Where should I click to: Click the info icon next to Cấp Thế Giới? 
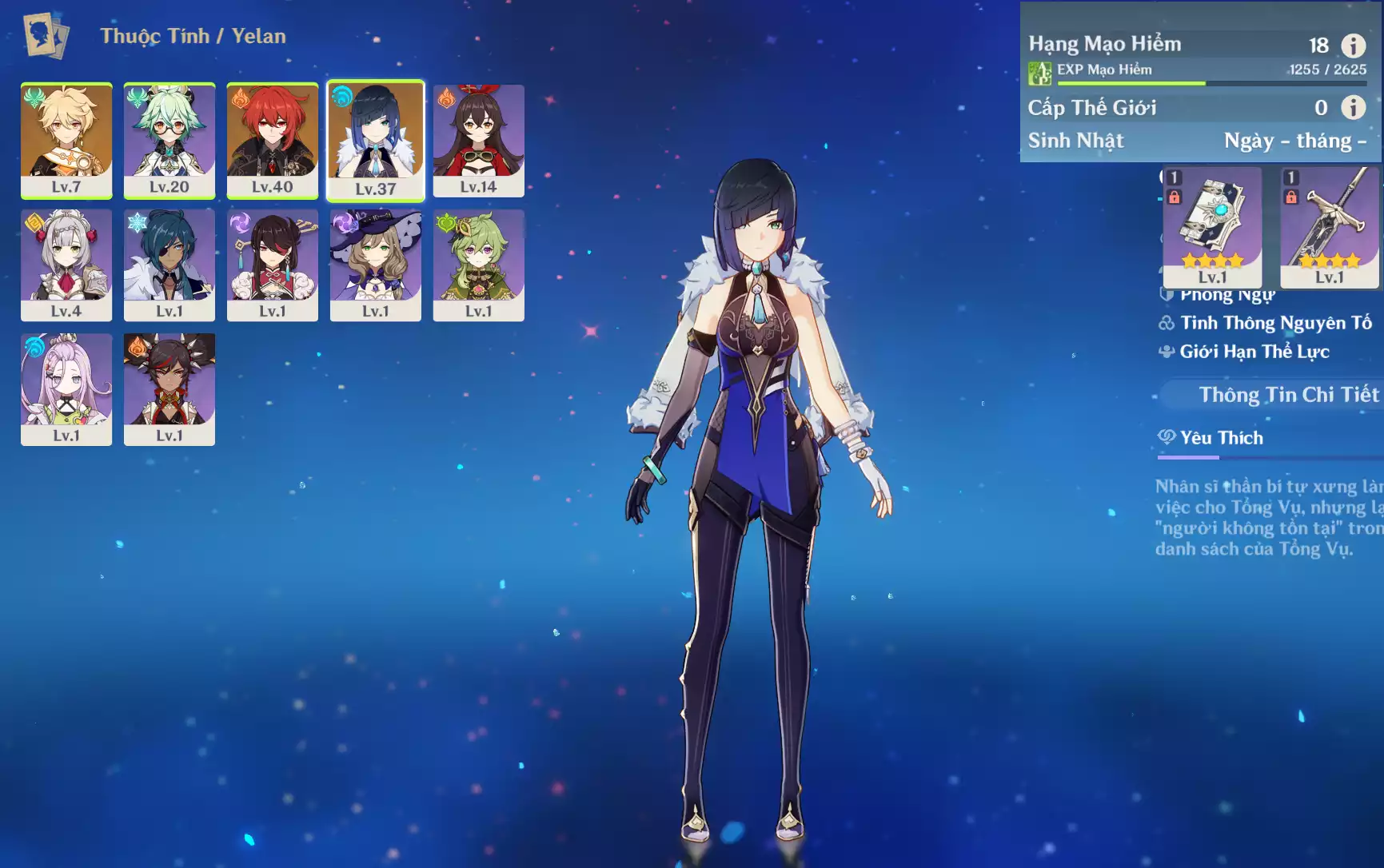pyautogui.click(x=1353, y=107)
